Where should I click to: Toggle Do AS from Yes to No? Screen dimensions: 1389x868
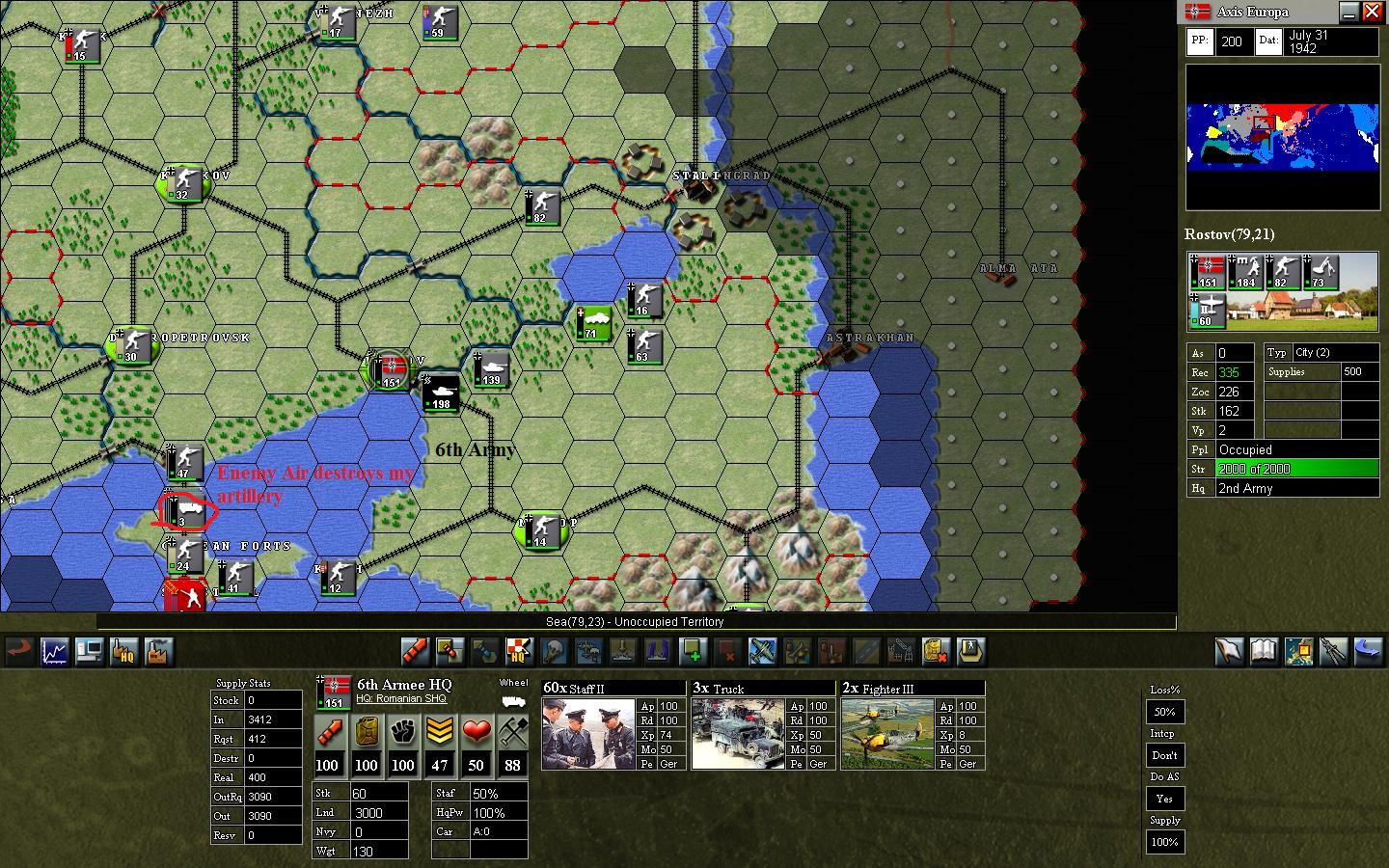[x=1164, y=799]
